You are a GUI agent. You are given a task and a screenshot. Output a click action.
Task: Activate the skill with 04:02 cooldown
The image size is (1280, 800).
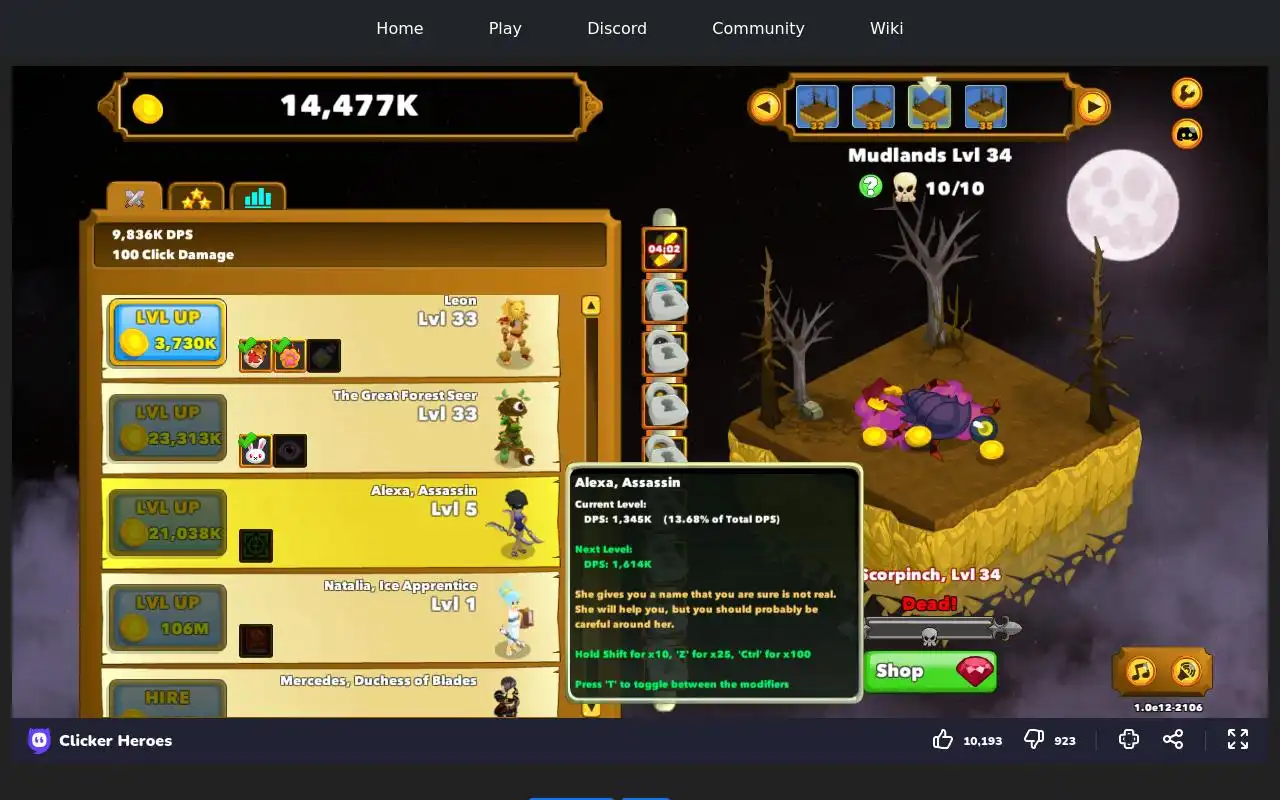664,249
